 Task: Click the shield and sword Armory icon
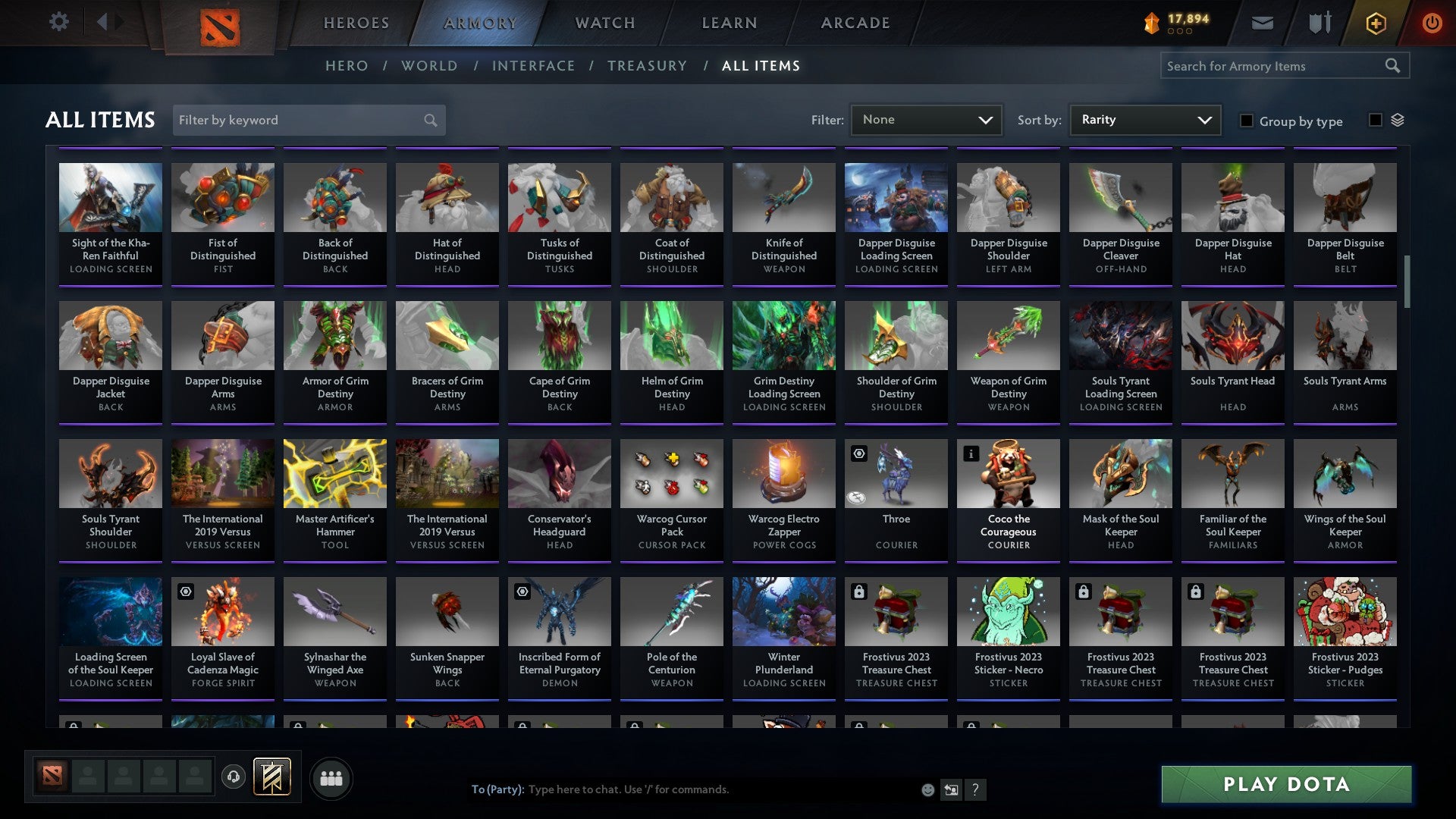[1319, 23]
